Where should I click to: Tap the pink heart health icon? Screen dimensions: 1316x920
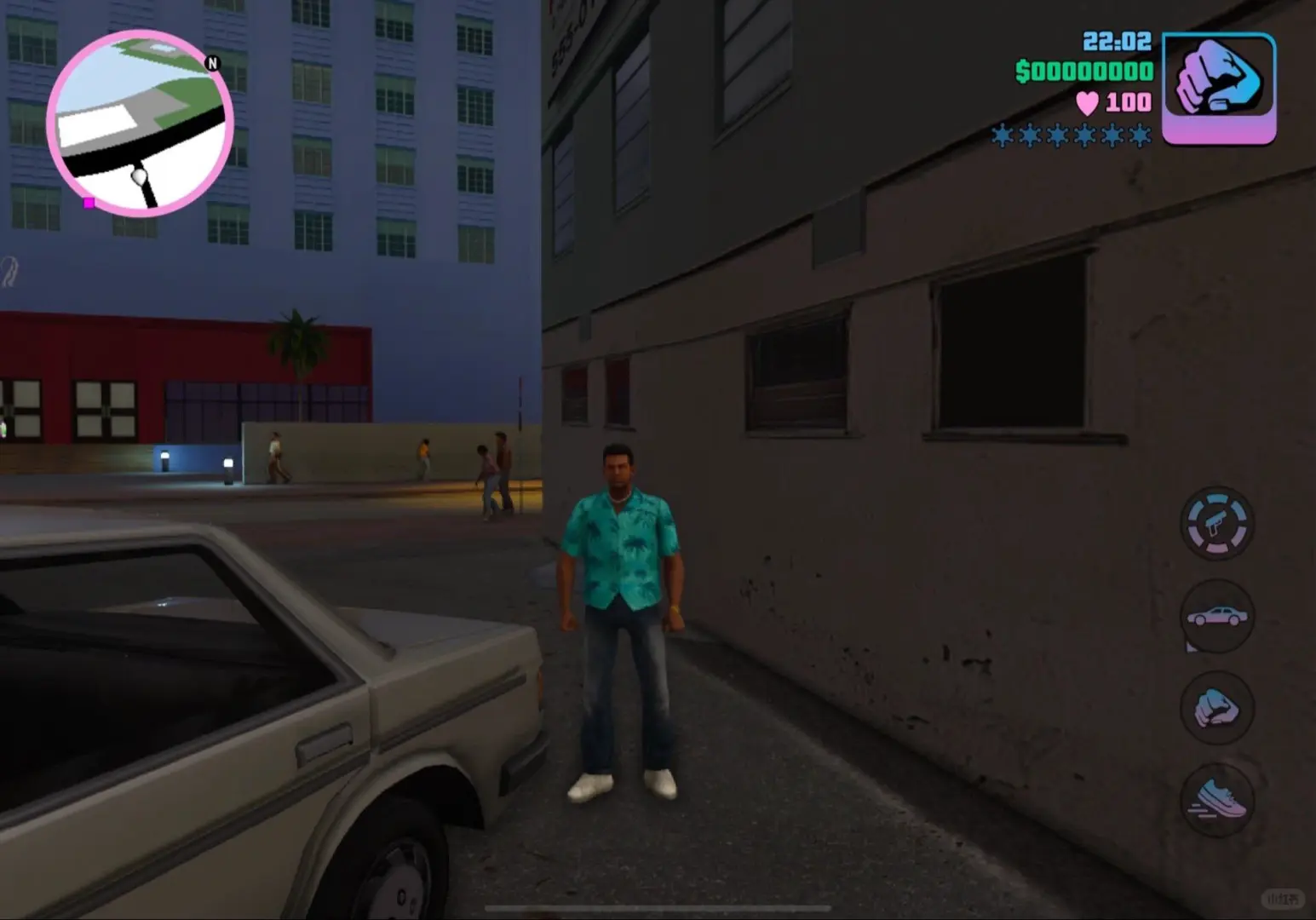pyautogui.click(x=1088, y=104)
